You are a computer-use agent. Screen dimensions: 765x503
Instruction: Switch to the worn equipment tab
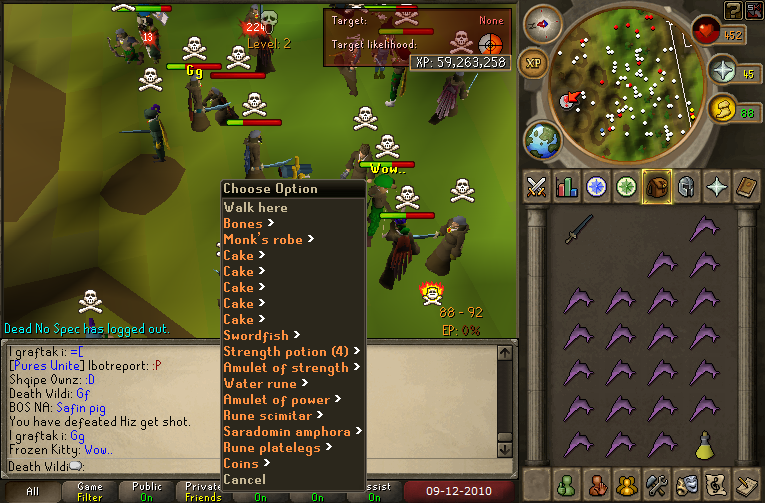pyautogui.click(x=686, y=186)
